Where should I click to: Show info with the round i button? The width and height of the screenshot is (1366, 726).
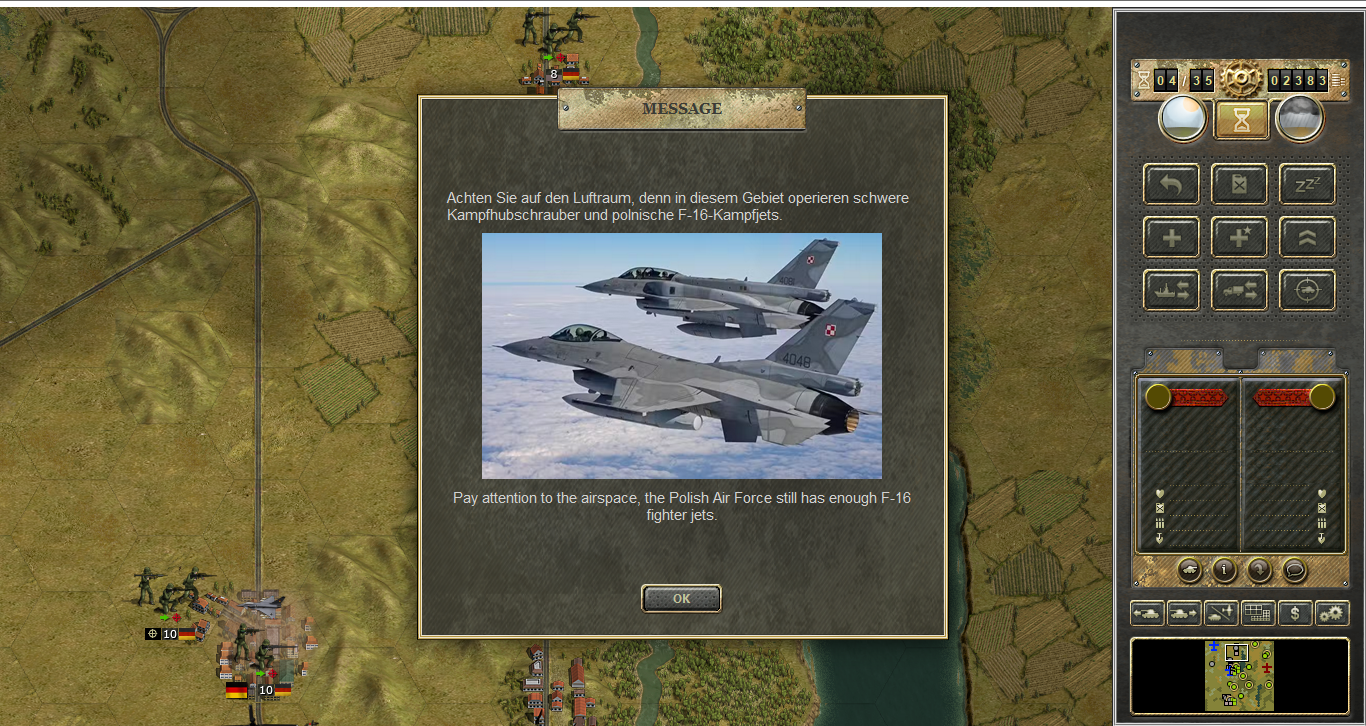[1224, 569]
